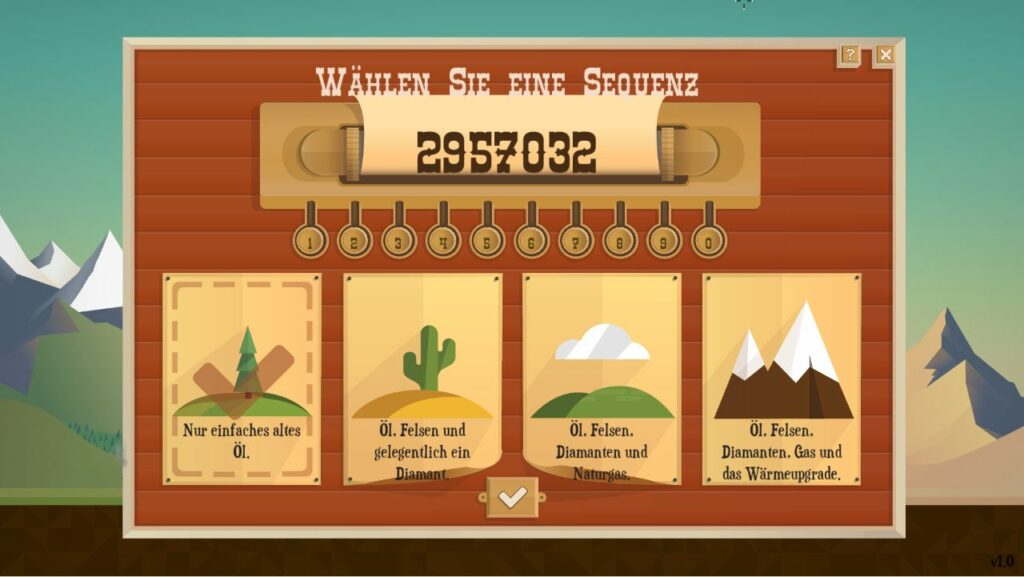Choose the digit 0 knob

tap(708, 241)
